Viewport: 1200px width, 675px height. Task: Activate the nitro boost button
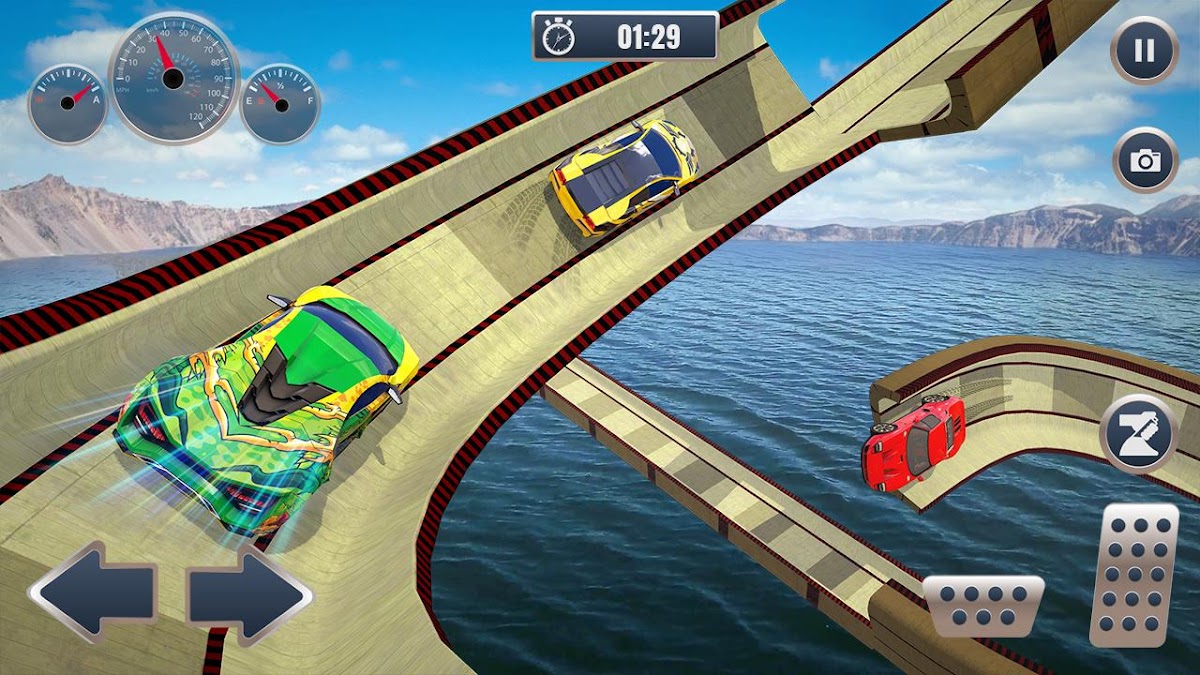[x=1138, y=433]
